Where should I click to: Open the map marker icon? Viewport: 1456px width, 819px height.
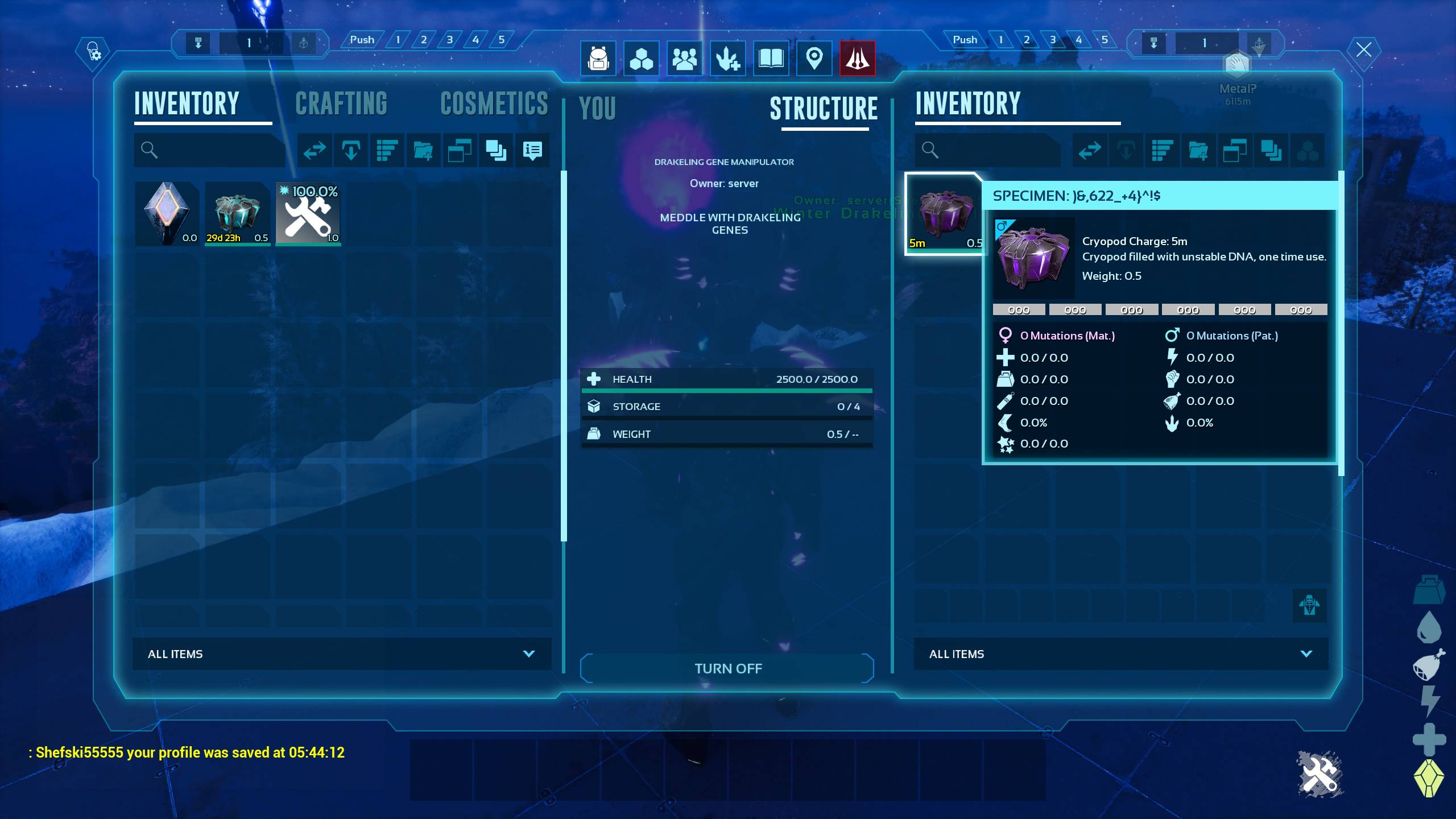pos(814,58)
